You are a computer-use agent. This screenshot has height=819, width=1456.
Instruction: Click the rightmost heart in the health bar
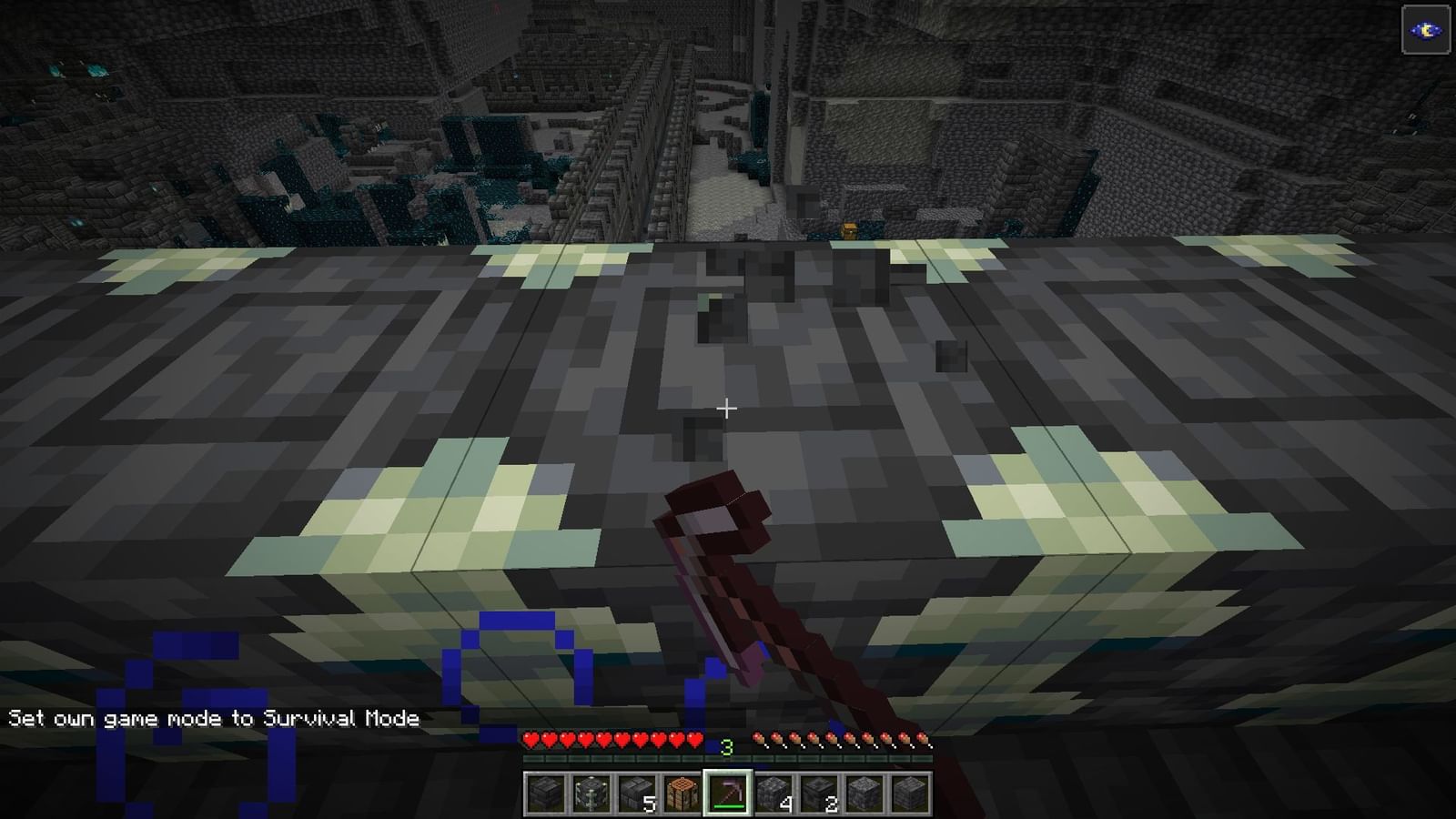pyautogui.click(x=693, y=740)
